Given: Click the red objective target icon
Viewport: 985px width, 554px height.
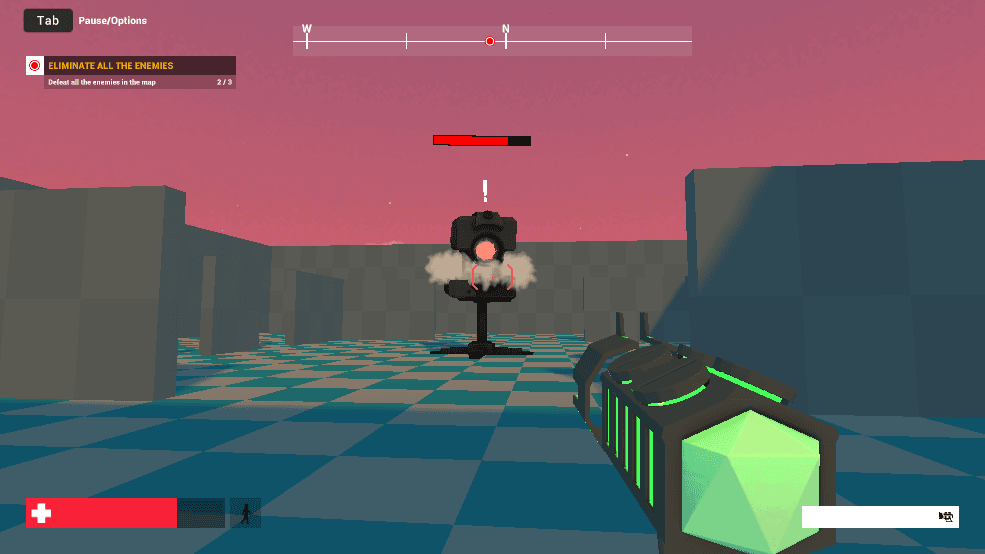Looking at the screenshot, I should click(35, 66).
